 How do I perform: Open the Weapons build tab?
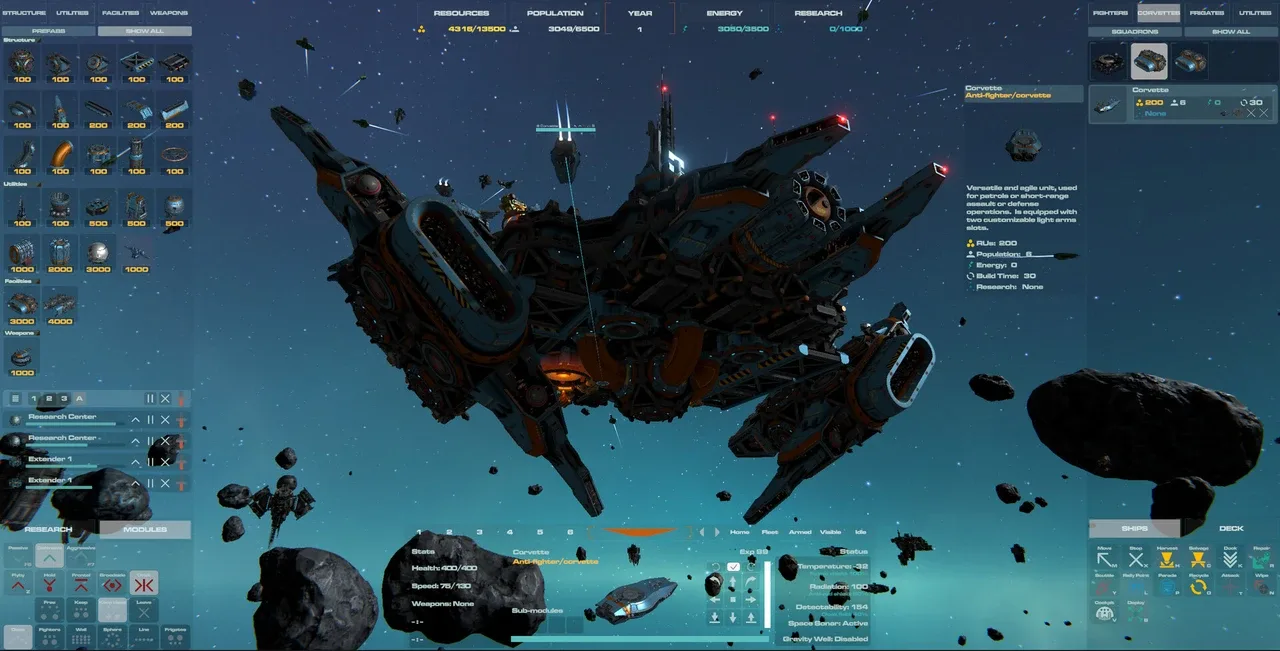169,13
